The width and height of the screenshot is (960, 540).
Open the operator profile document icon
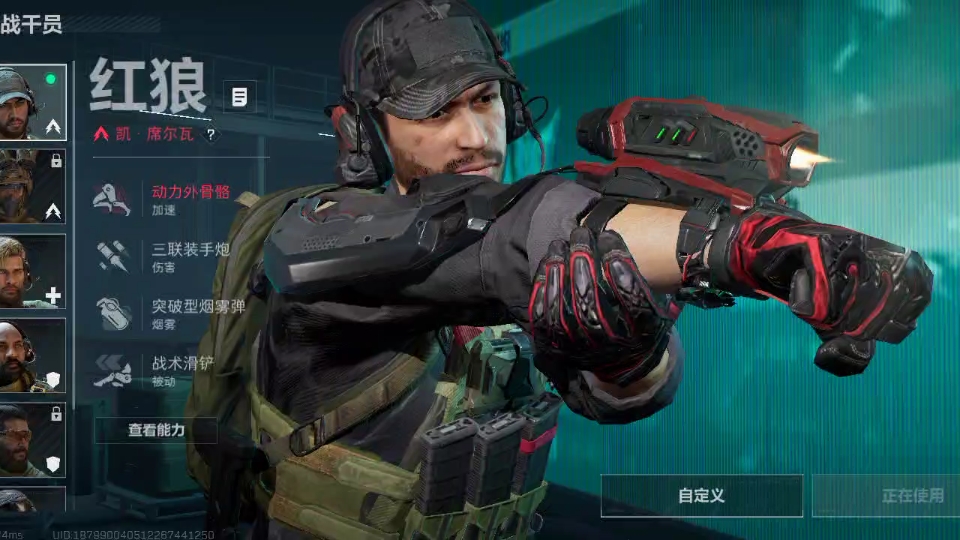(239, 97)
